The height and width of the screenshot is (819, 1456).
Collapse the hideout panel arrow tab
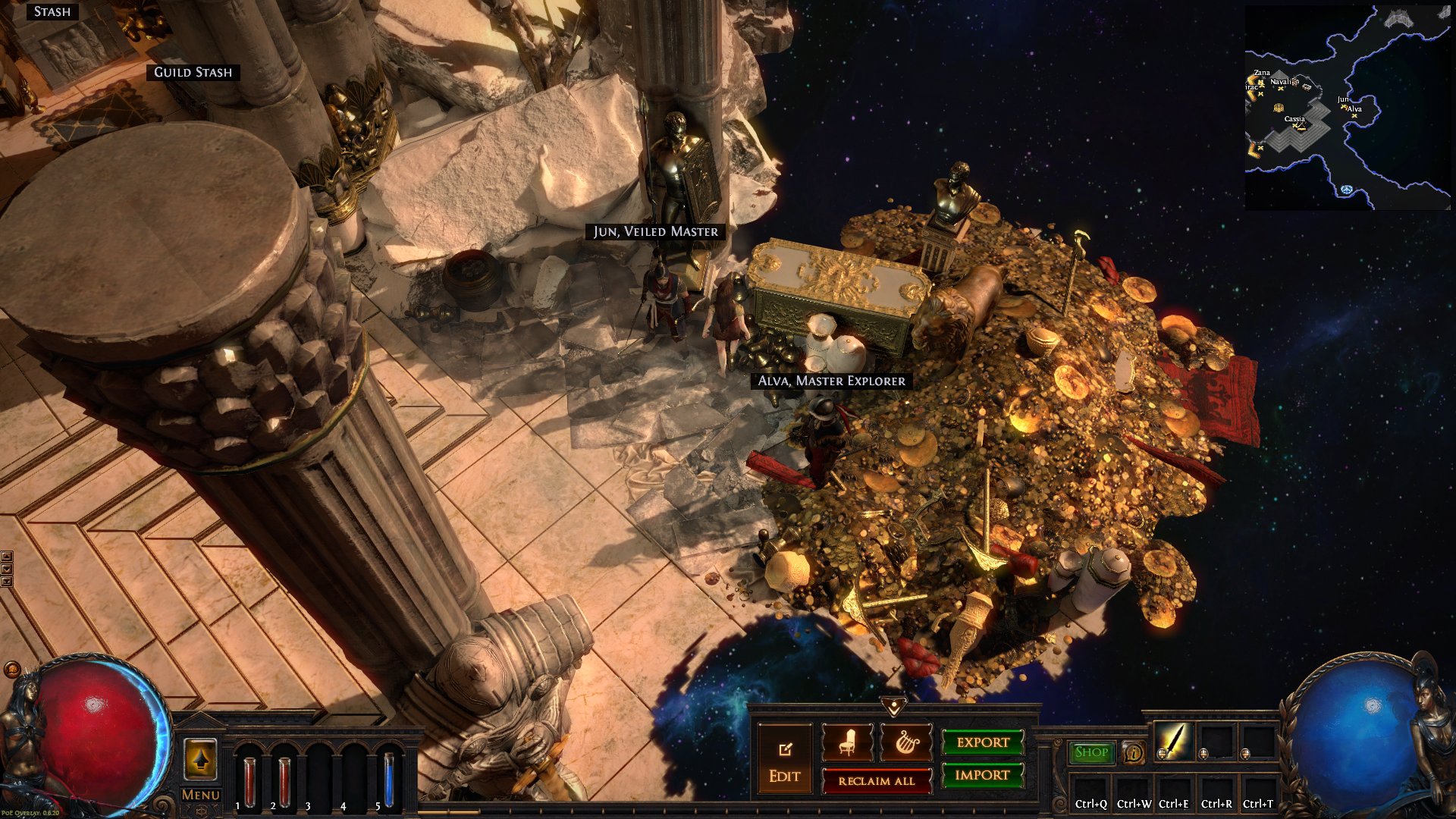(x=894, y=707)
